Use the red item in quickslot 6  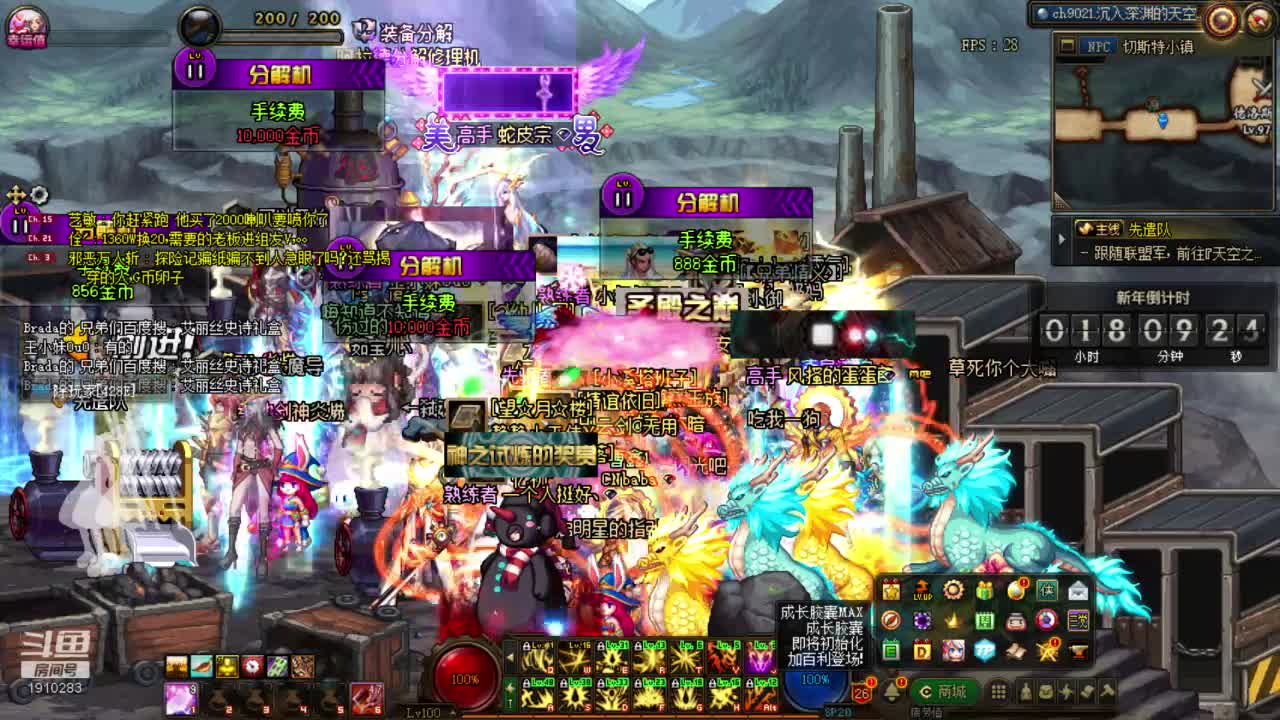pos(365,696)
